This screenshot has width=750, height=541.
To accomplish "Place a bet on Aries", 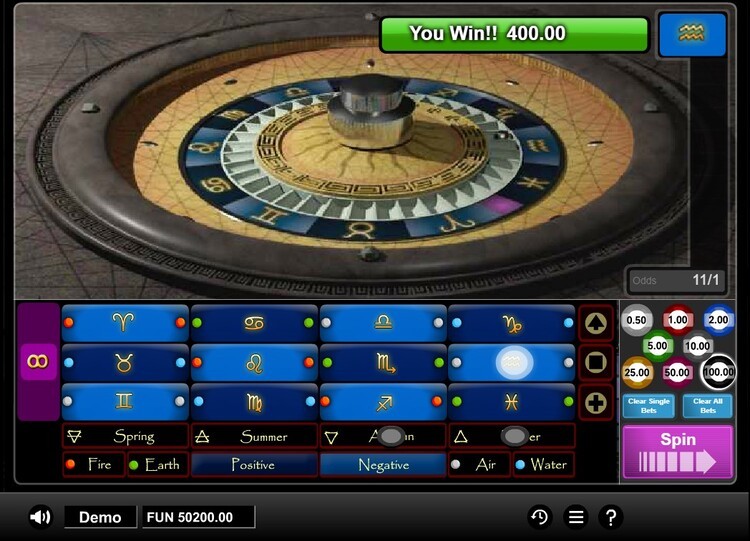I will (x=124, y=322).
